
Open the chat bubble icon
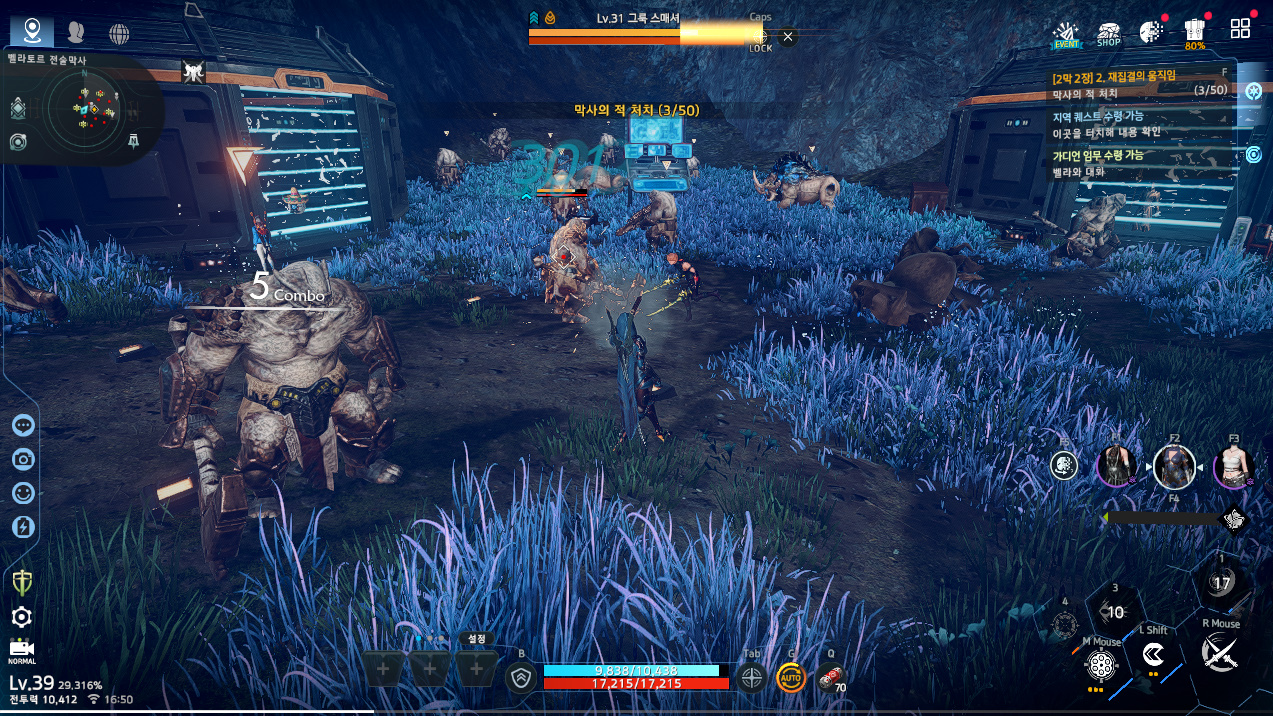point(24,425)
